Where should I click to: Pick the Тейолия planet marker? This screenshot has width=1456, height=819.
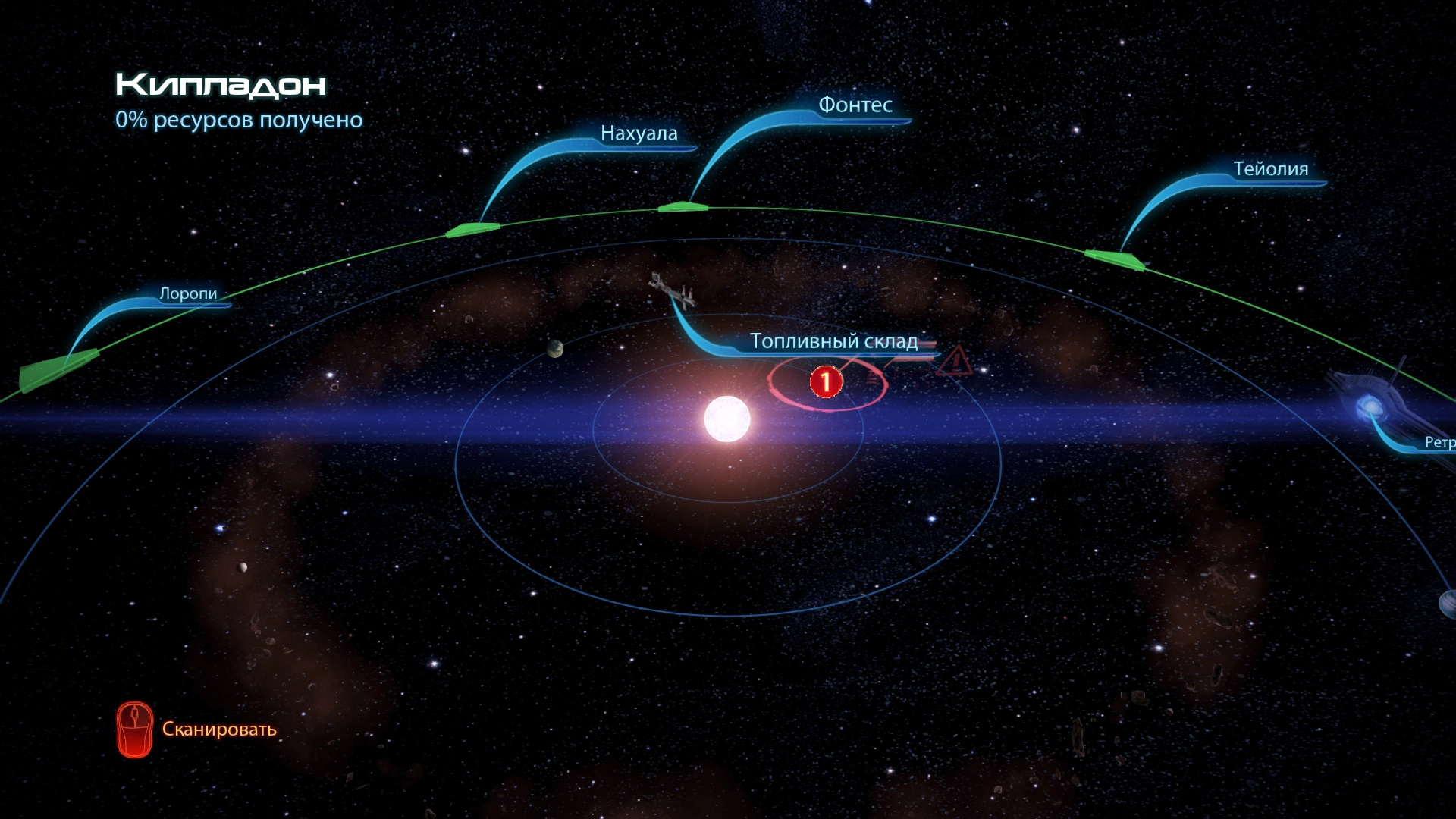click(1115, 259)
